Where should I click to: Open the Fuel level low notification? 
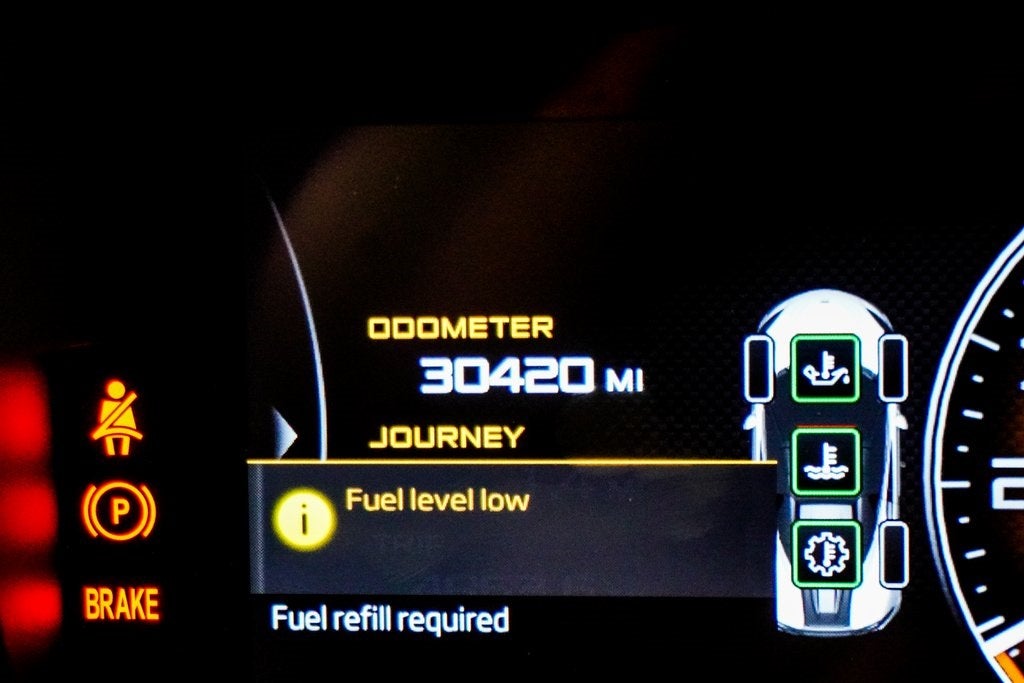[437, 500]
